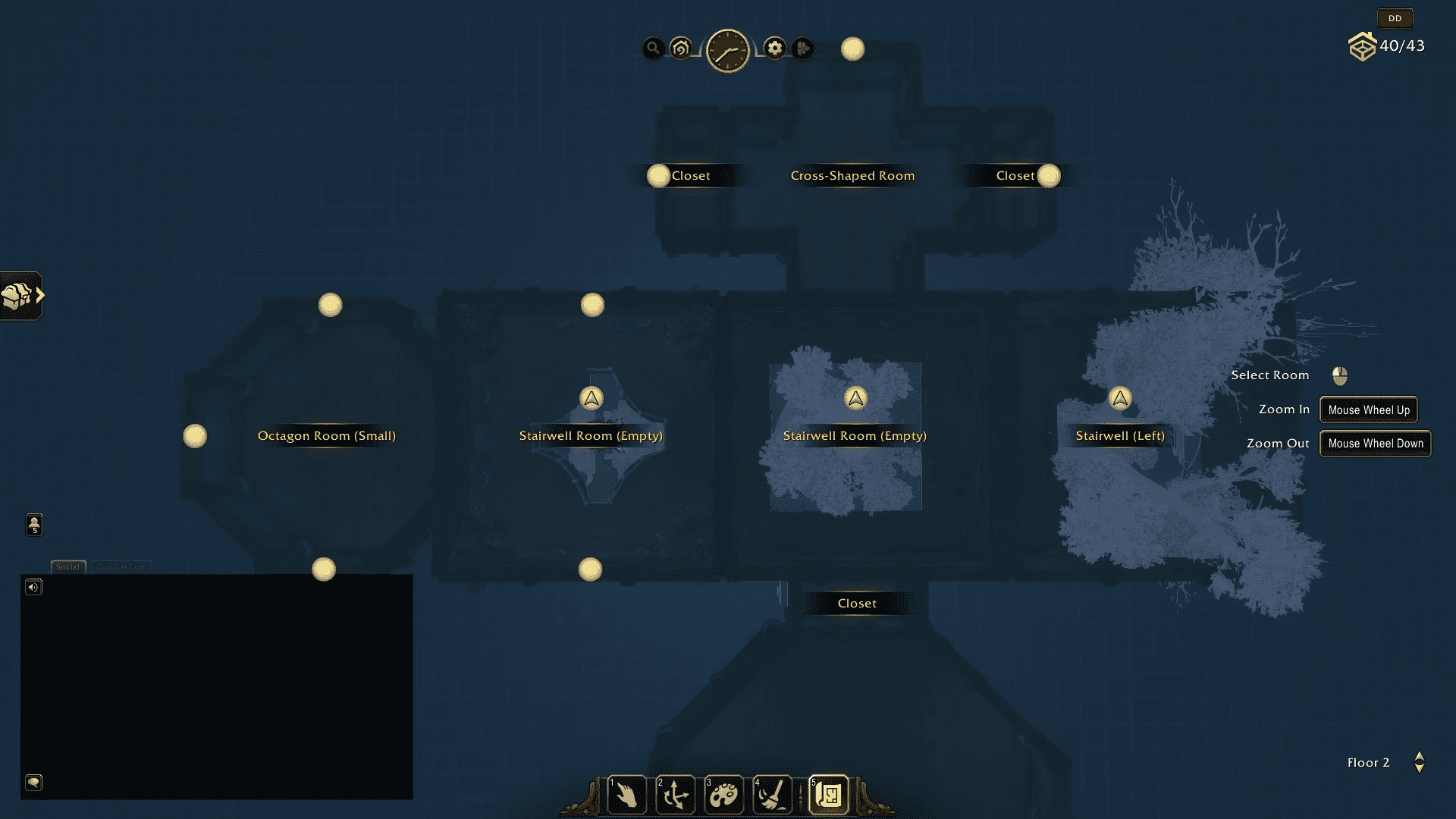
Task: Click the clock dial at top center
Action: [x=728, y=51]
